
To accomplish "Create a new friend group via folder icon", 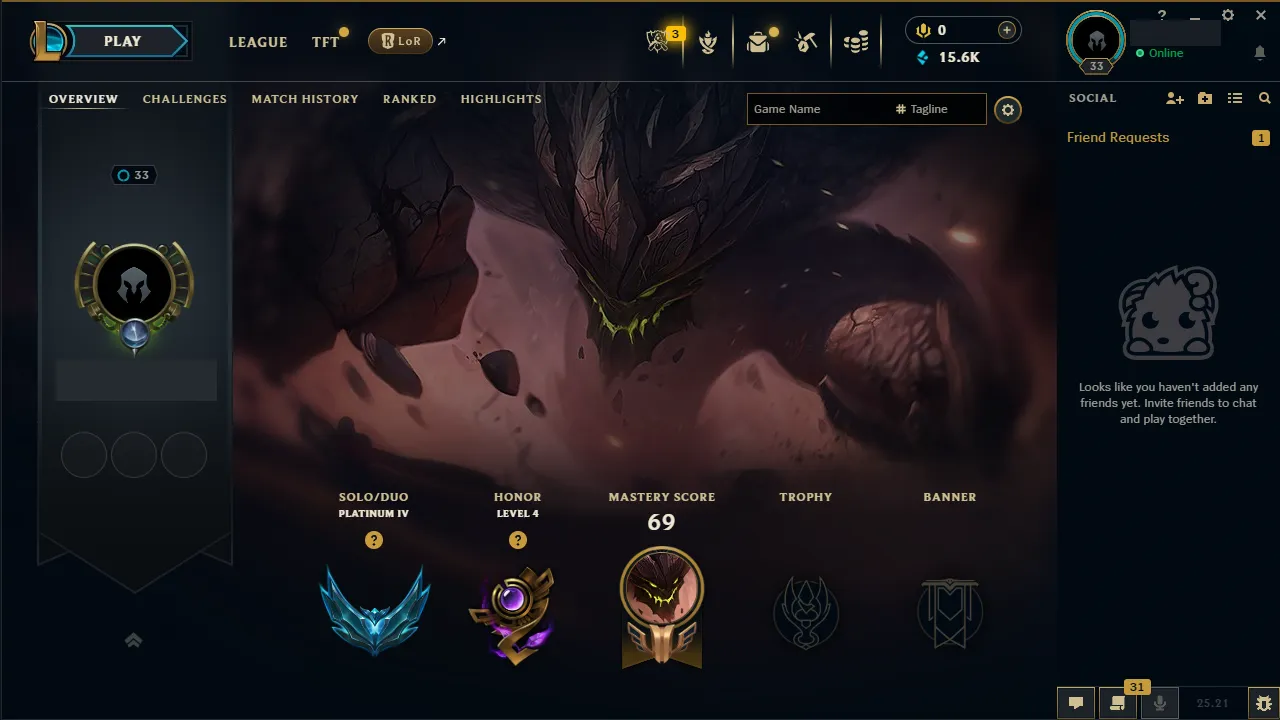I will tap(1204, 97).
